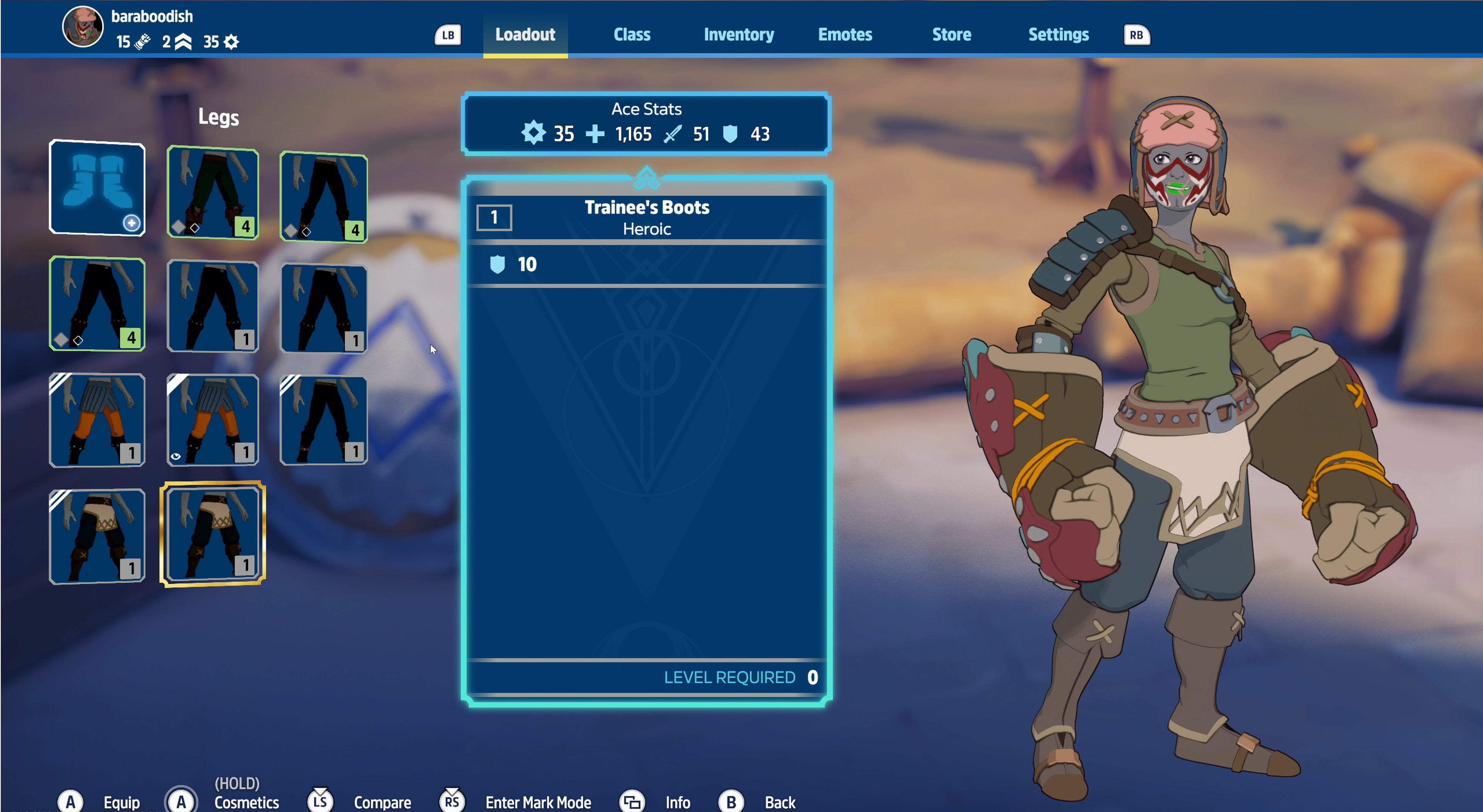Switch to the Class tab
The image size is (1483, 812).
pos(632,34)
